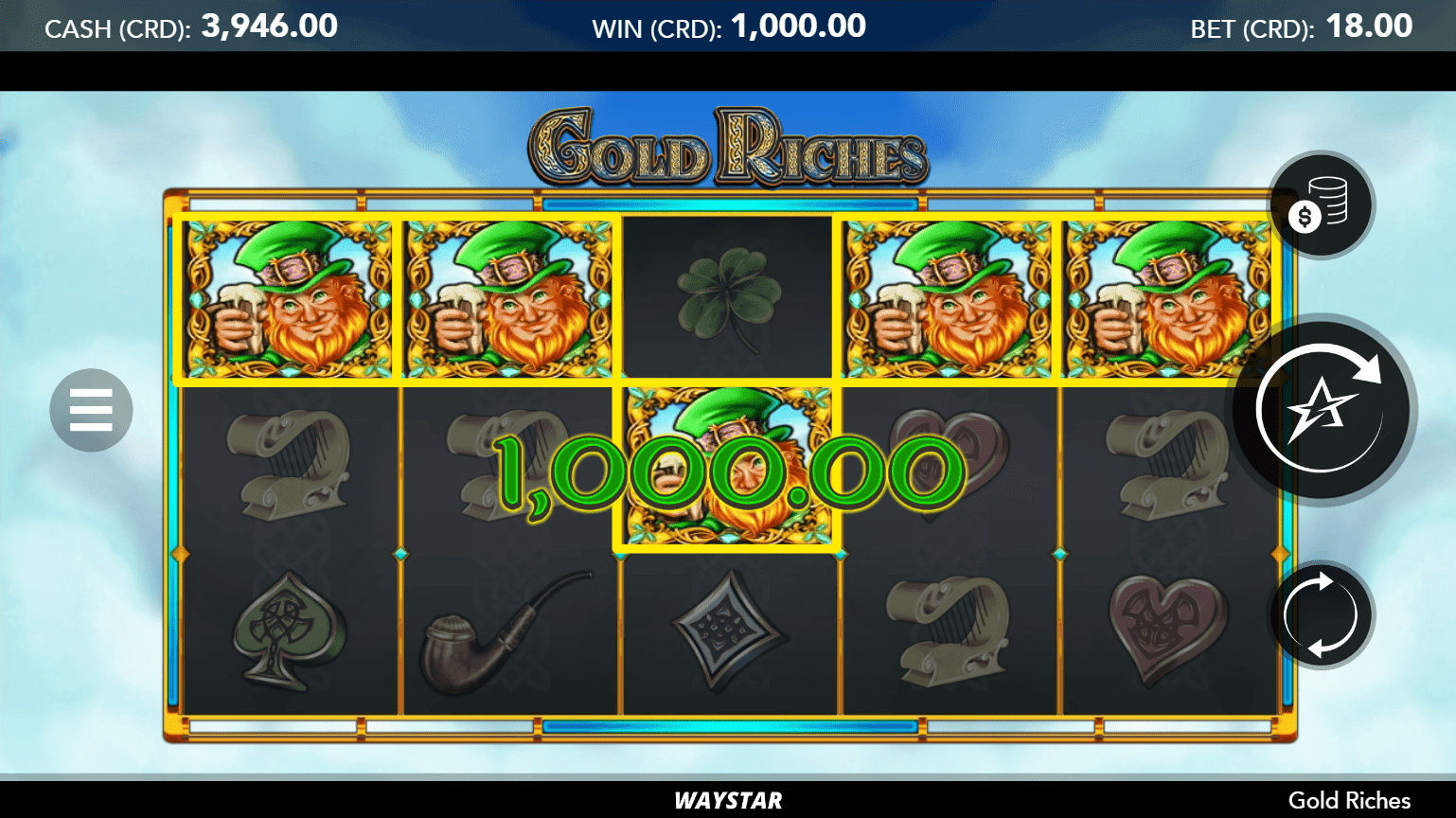This screenshot has width=1456, height=818.
Task: Activate the autoplay circular arrows icon
Action: [x=1320, y=613]
